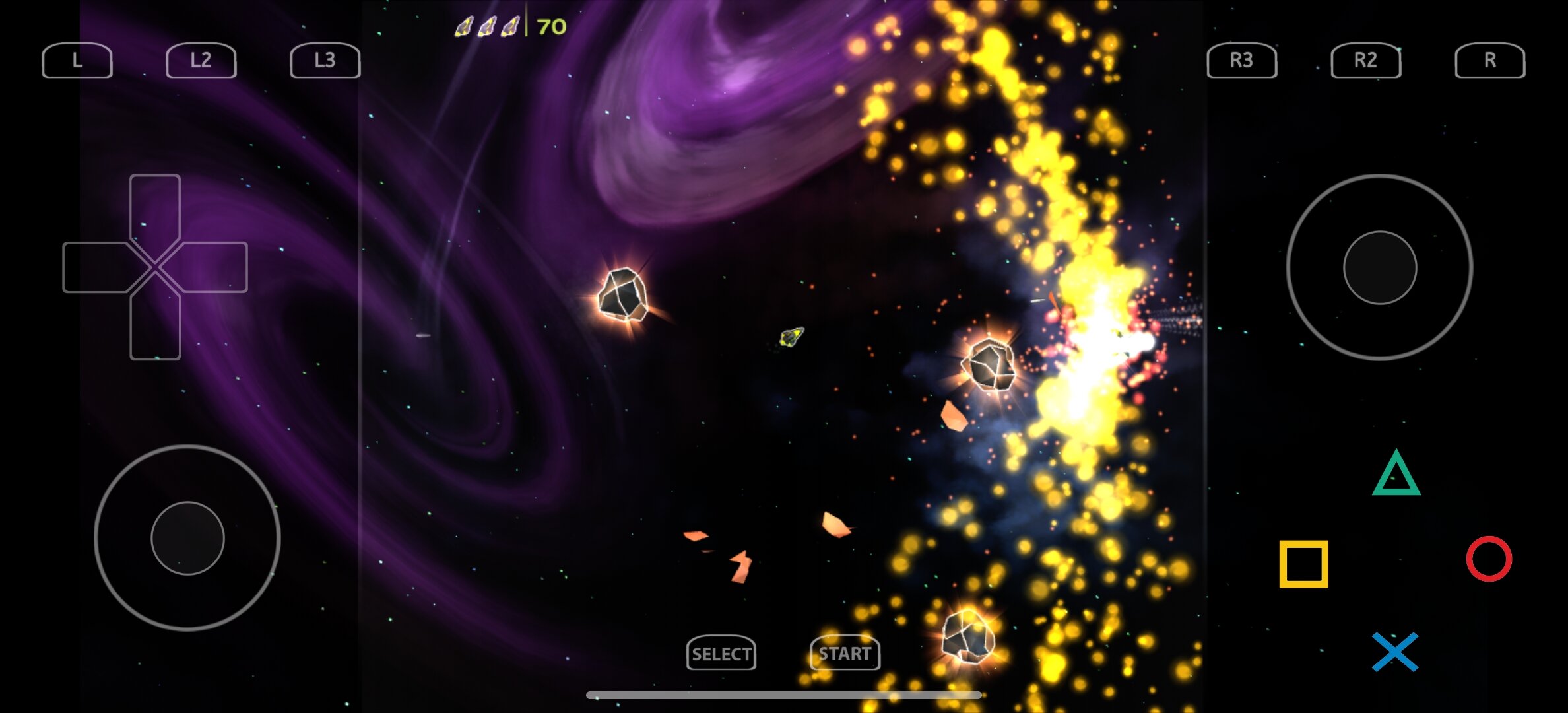This screenshot has width=1568, height=713.
Task: Tap the green triangle button
Action: click(1396, 474)
